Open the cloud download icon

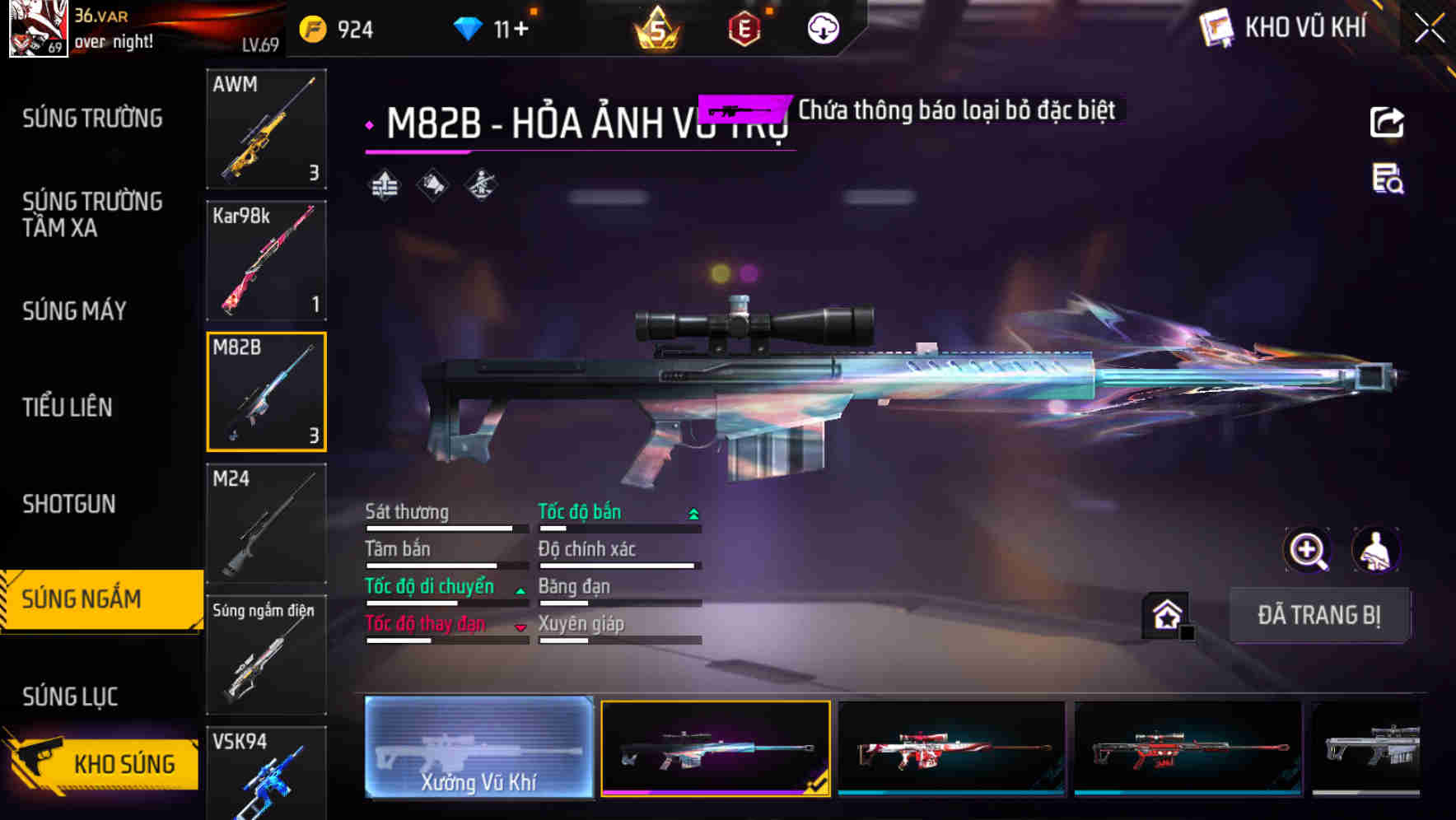(x=822, y=28)
